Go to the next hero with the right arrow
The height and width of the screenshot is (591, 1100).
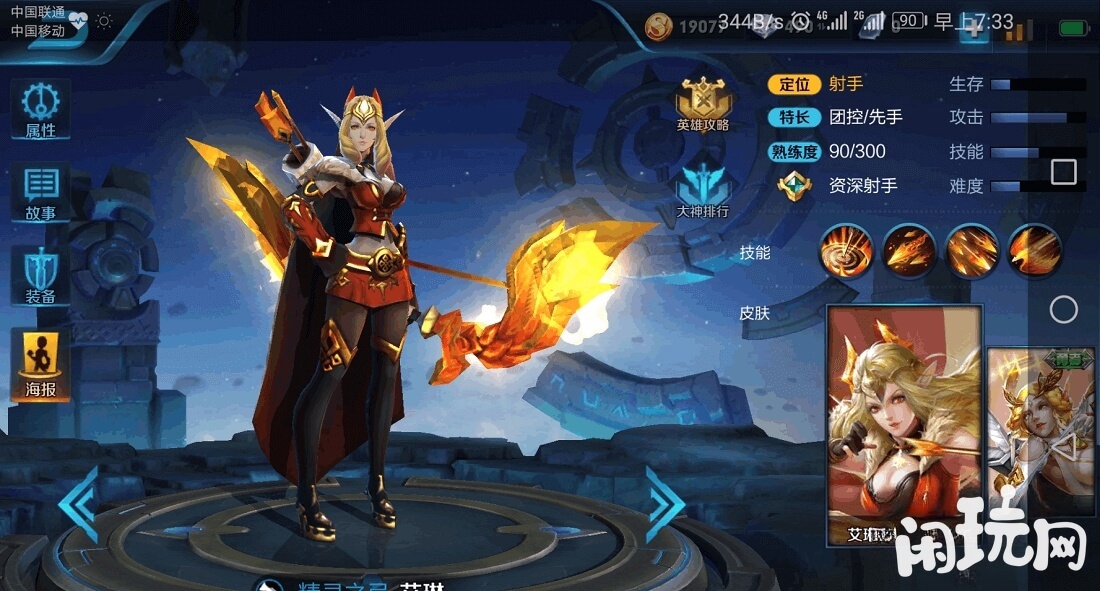click(665, 503)
